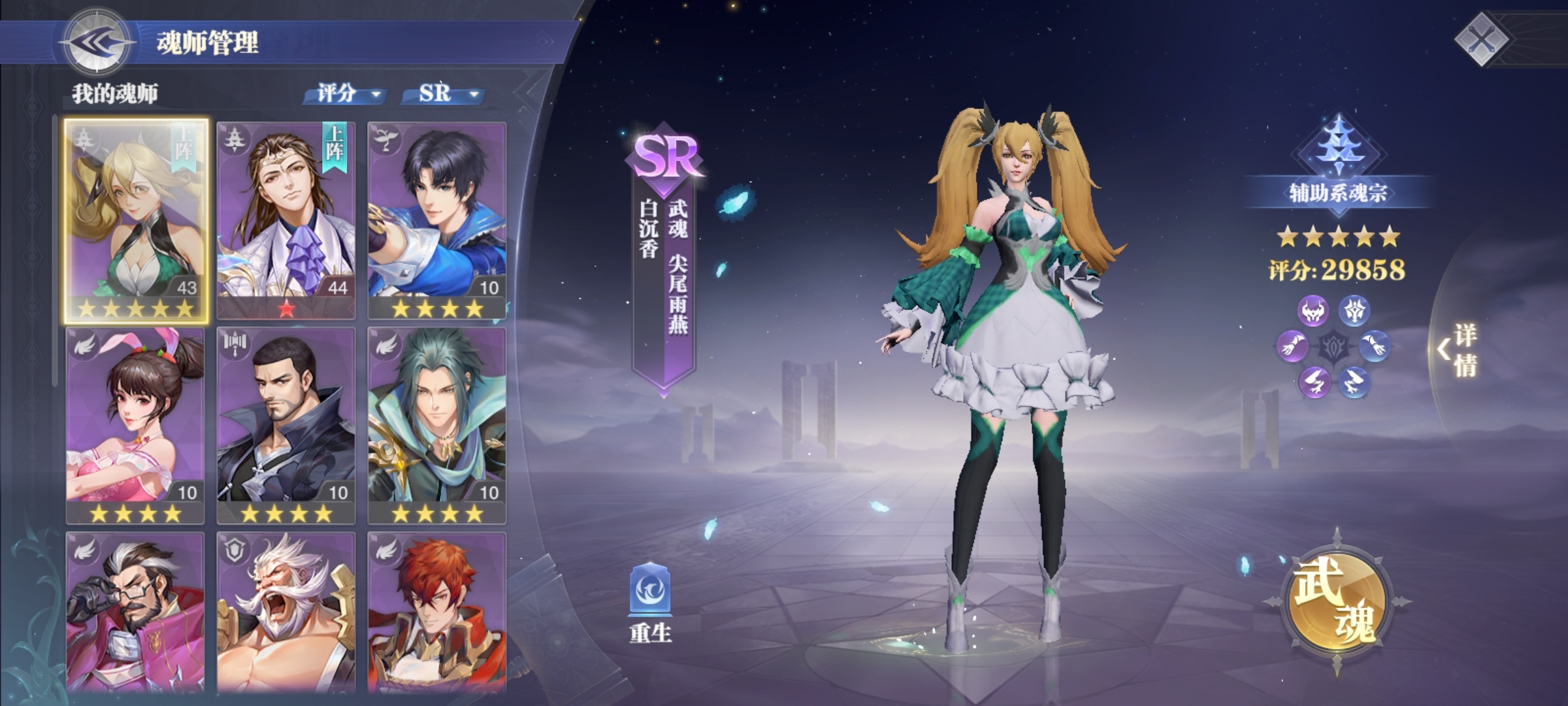
Task: Select the teal-haired man card
Action: tap(436, 425)
